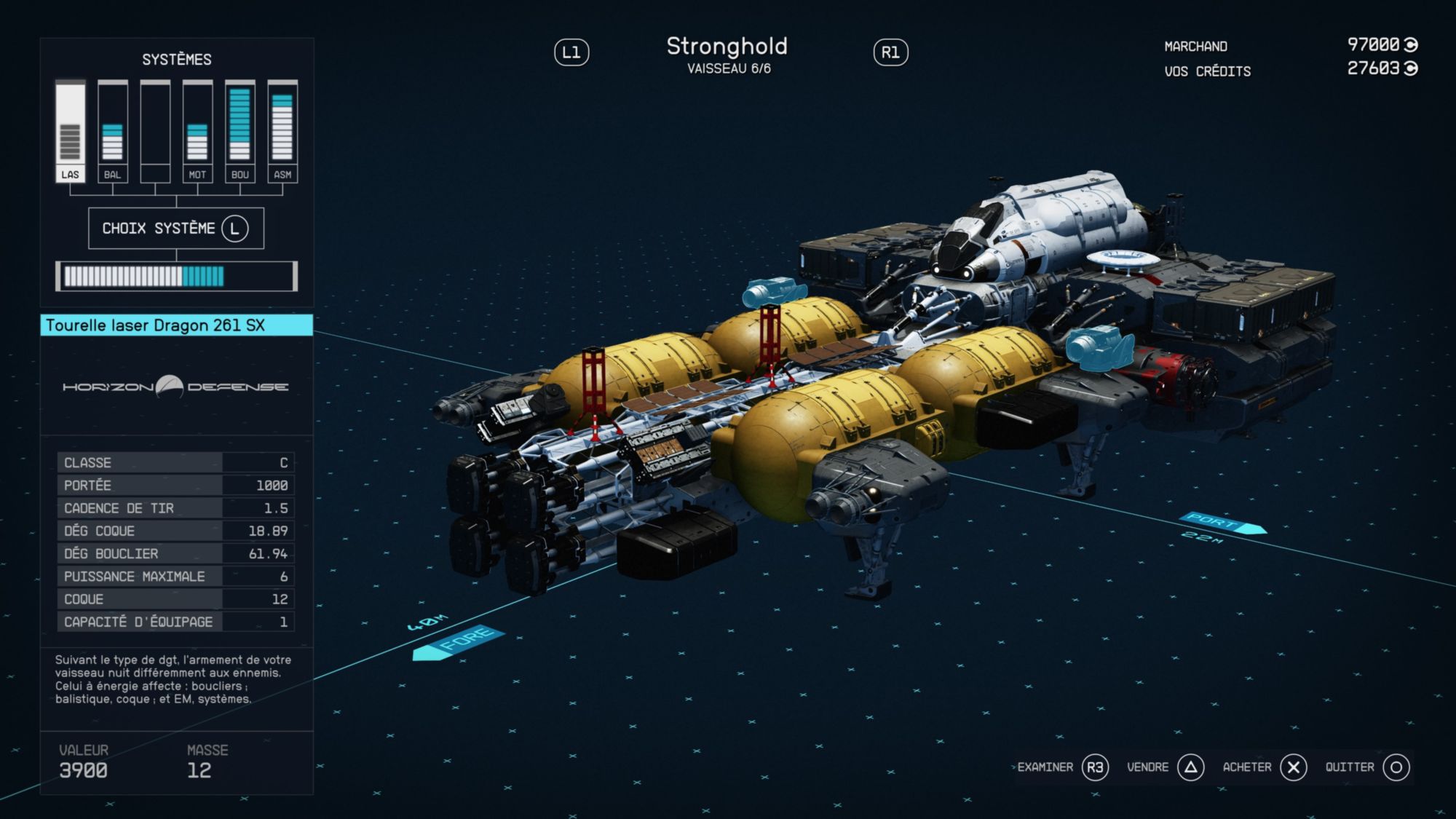1456x819 pixels.
Task: Select the BAL ballistic system column
Action: tap(112, 131)
